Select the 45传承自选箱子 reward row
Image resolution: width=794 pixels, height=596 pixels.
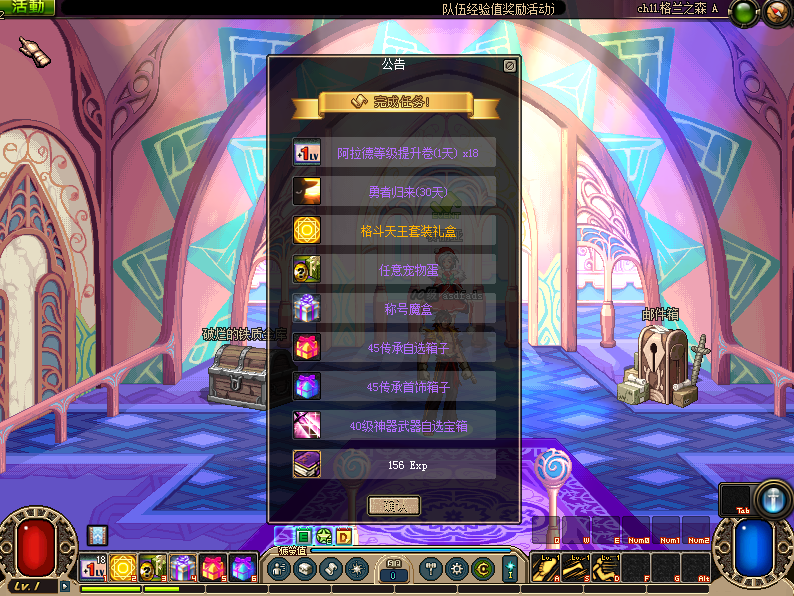click(x=394, y=347)
